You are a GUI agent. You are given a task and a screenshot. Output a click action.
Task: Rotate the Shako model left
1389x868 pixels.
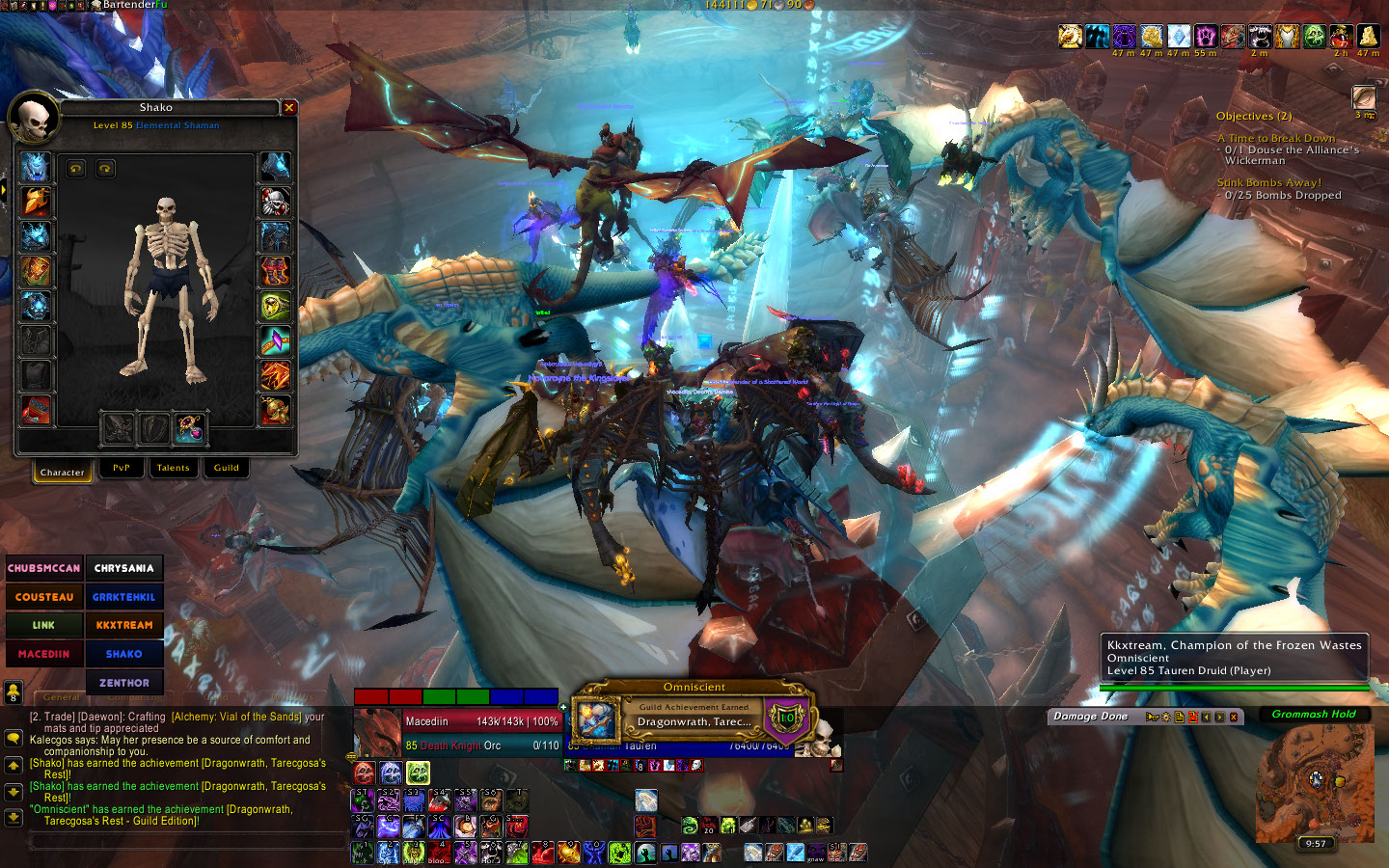[x=76, y=169]
